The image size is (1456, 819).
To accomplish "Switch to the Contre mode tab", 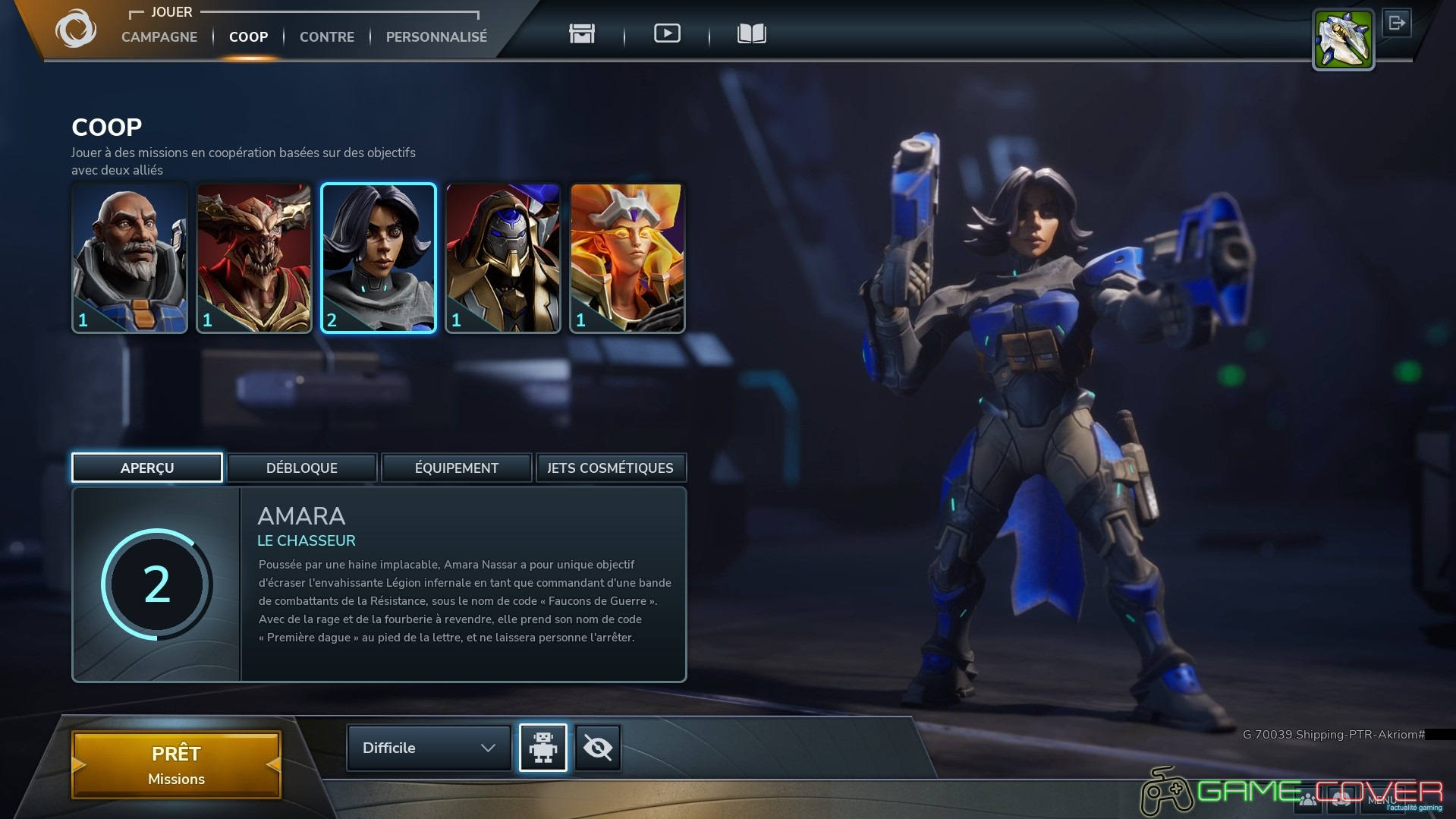I will 327,36.
